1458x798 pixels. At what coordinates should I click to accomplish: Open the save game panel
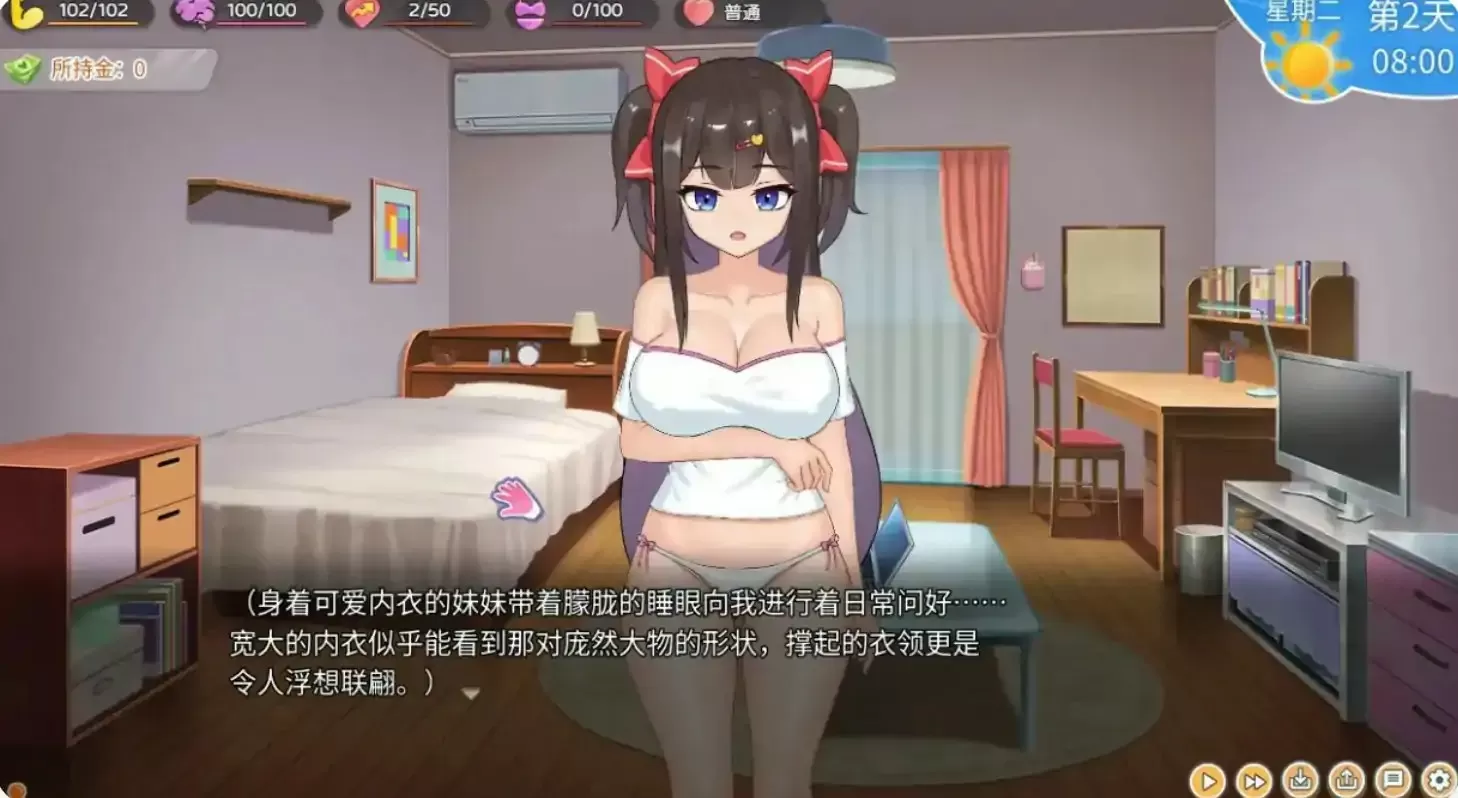point(1300,779)
